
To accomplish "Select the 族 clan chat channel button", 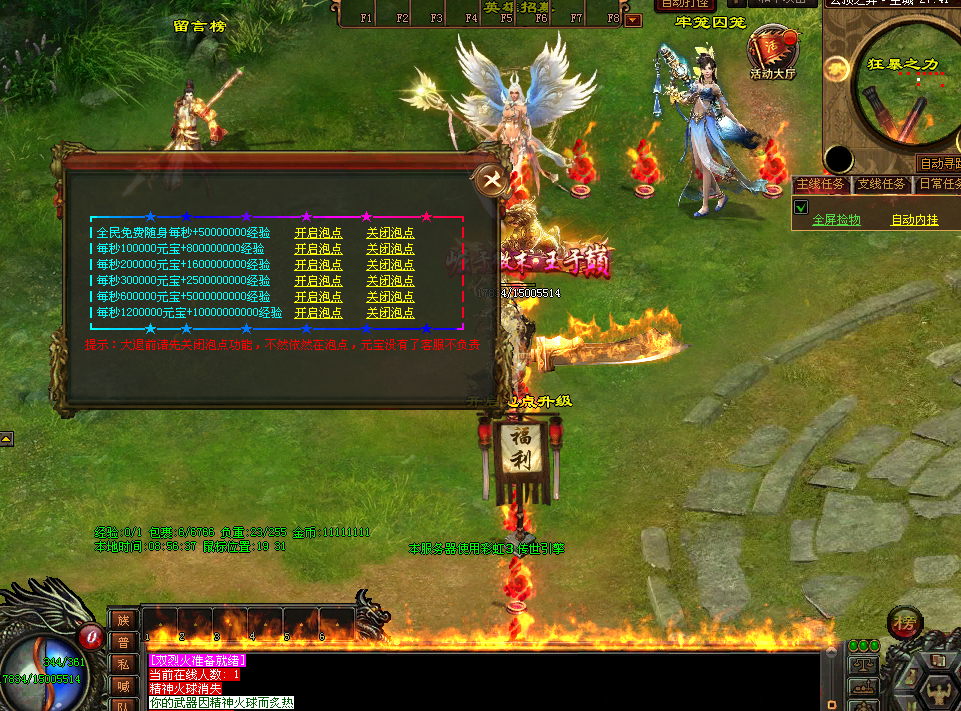I will (x=123, y=620).
